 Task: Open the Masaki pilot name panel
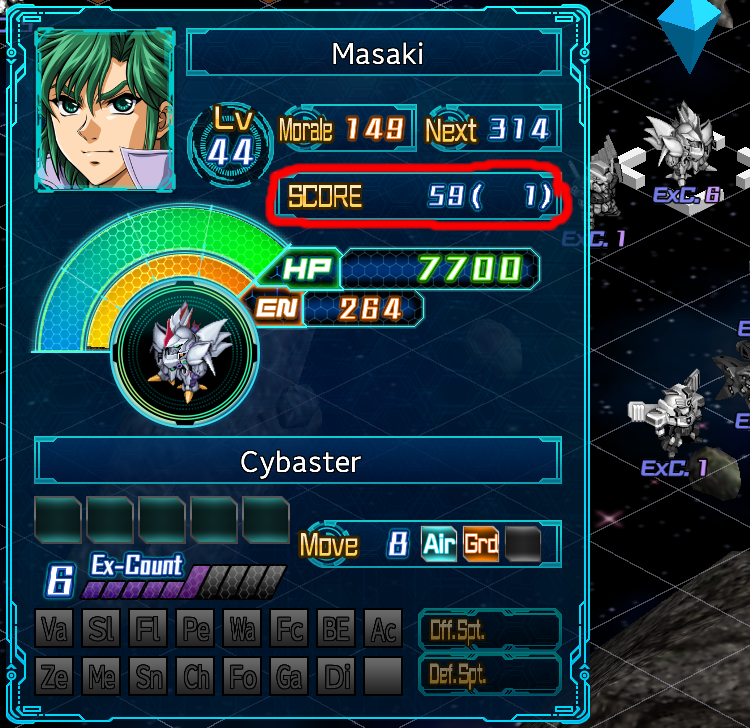[x=377, y=54]
